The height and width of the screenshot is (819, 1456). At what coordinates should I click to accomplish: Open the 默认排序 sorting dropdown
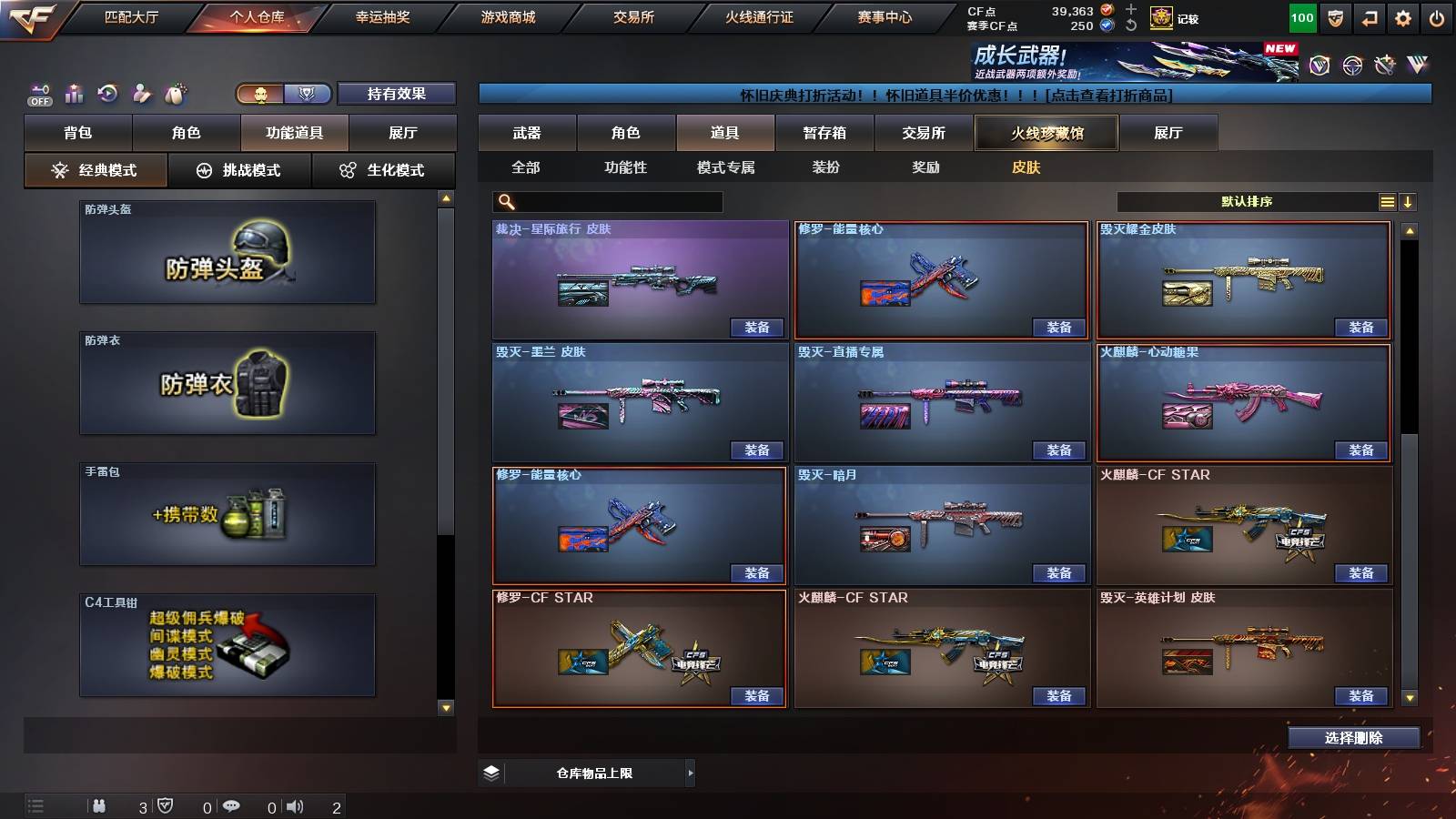1247,201
